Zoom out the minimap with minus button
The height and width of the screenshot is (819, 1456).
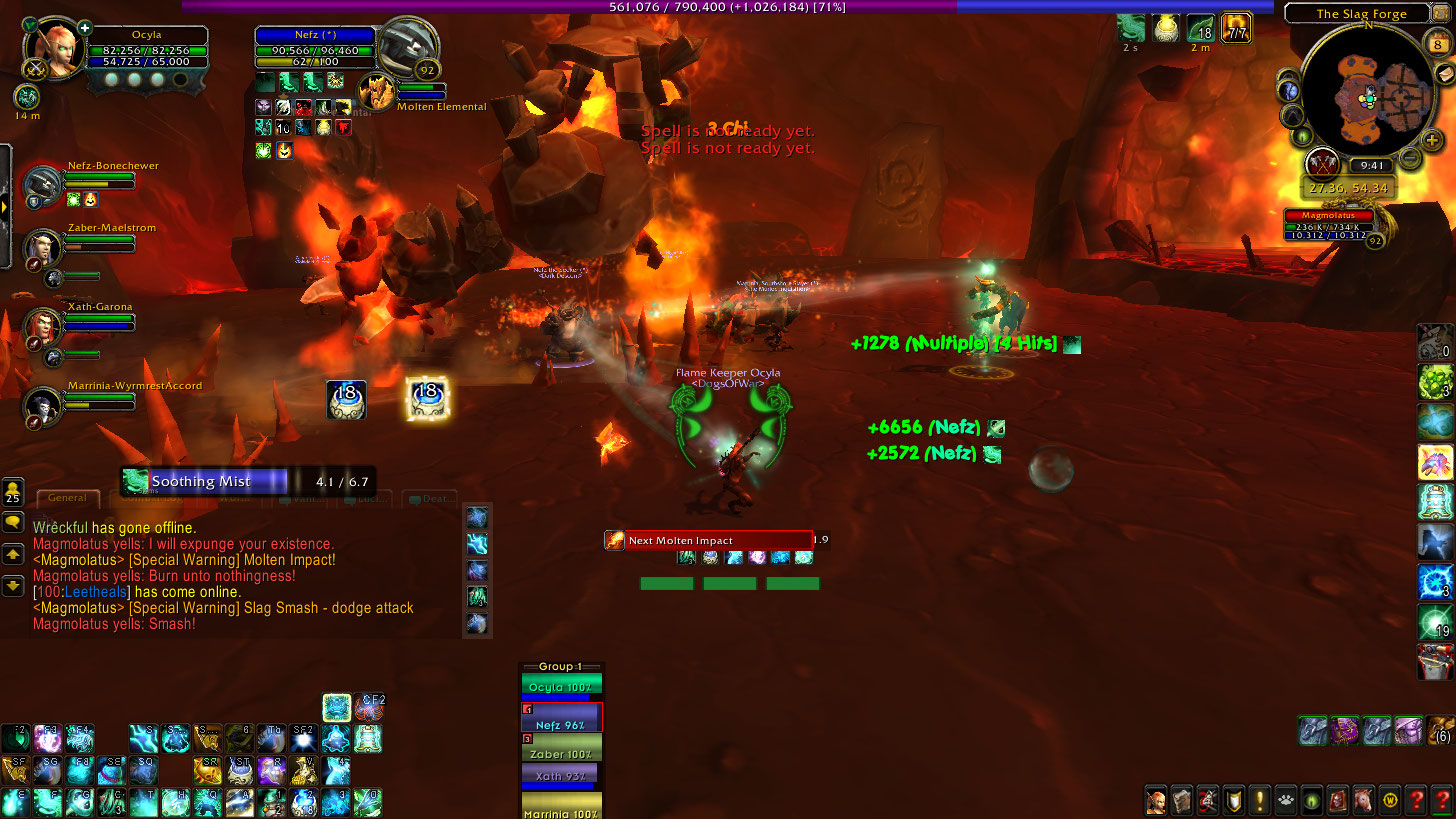pos(1410,157)
